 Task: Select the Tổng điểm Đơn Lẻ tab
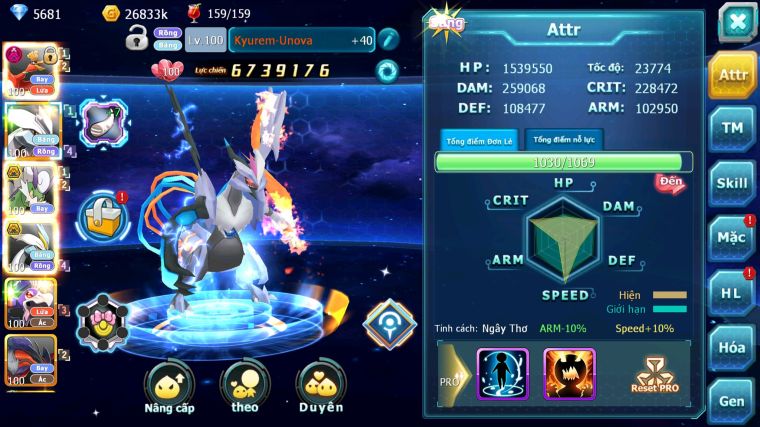point(479,140)
